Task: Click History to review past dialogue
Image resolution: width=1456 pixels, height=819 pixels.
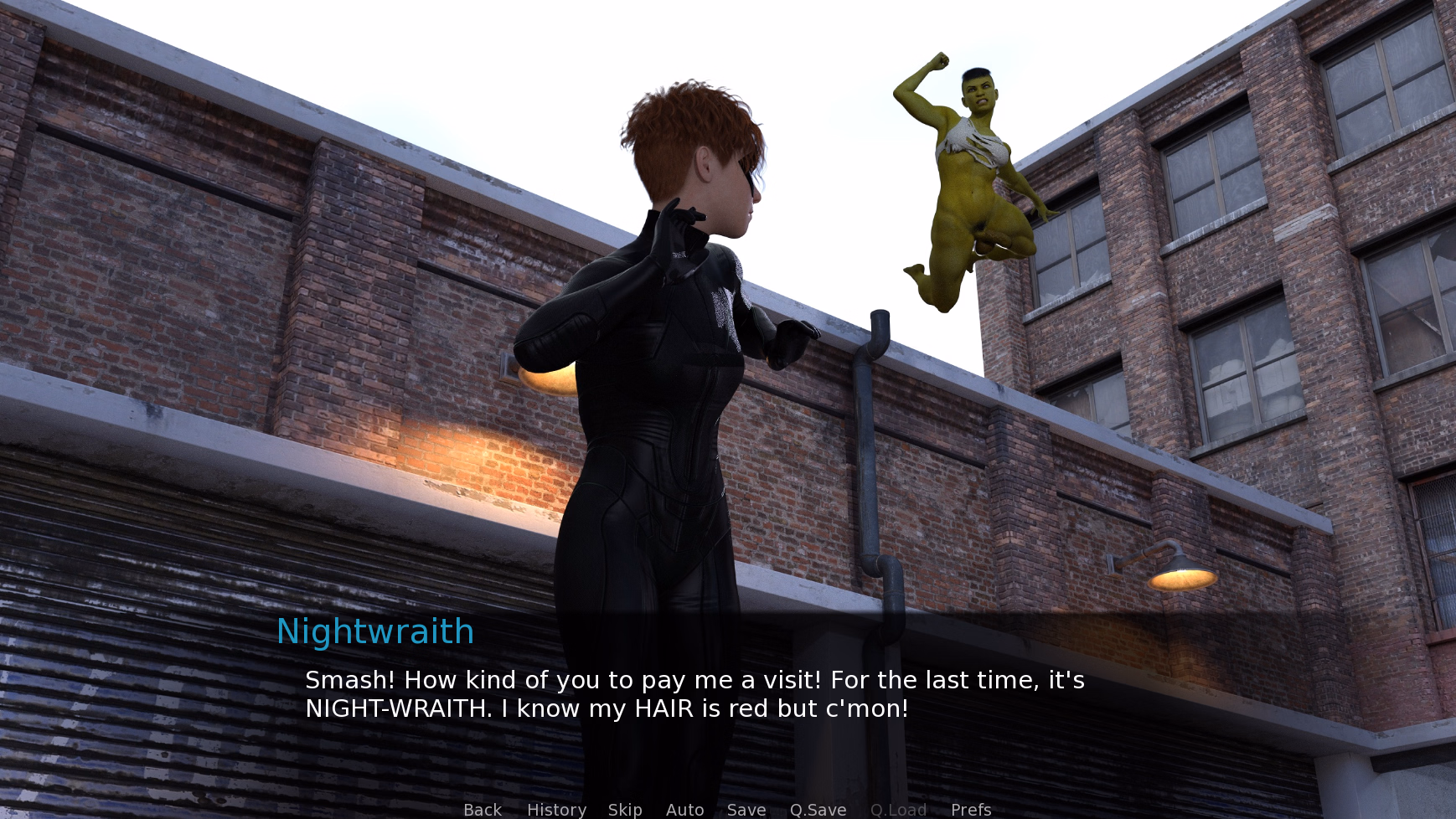Action: point(555,809)
